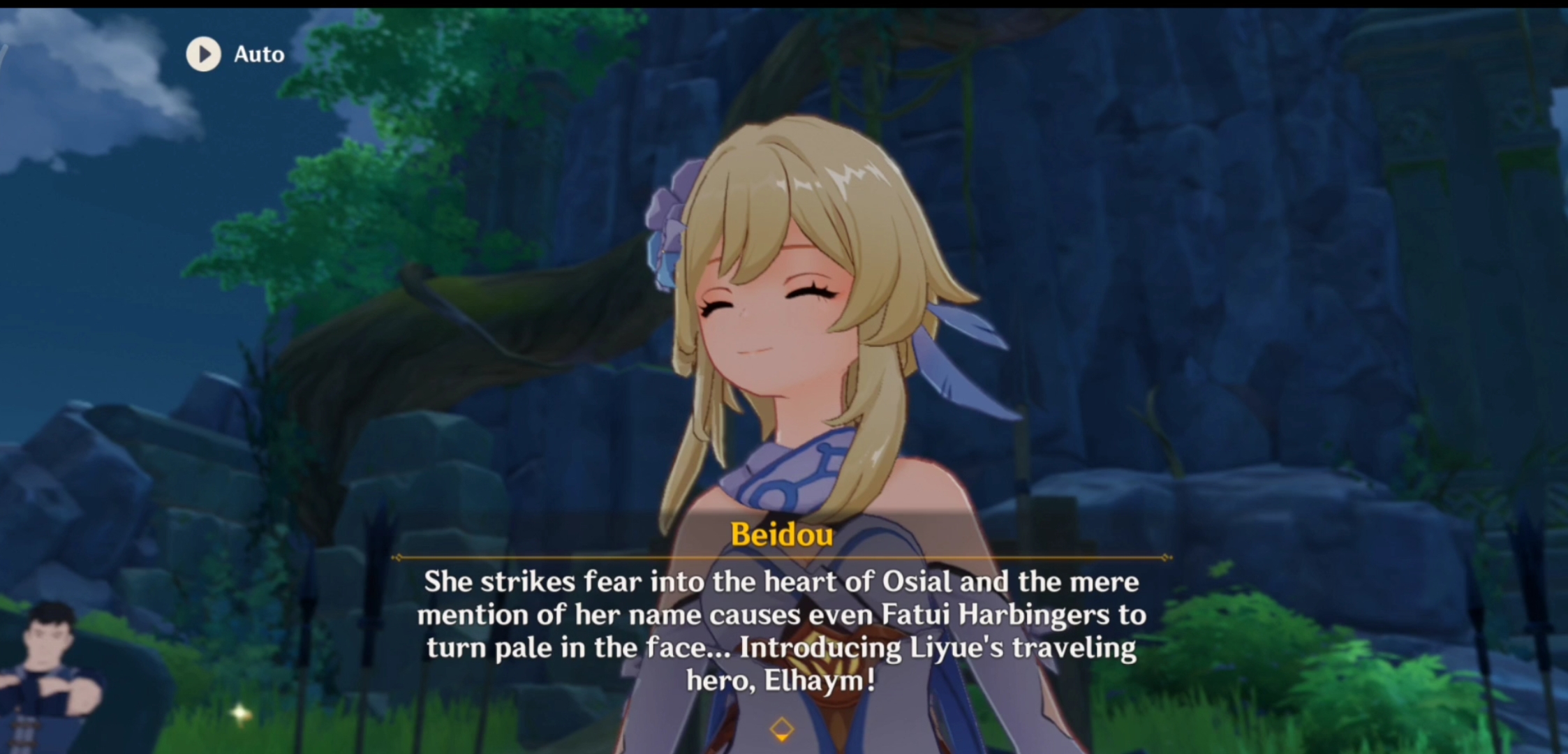Image resolution: width=1568 pixels, height=754 pixels.
Task: Click the Auto play triangle icon
Action: pos(203,54)
